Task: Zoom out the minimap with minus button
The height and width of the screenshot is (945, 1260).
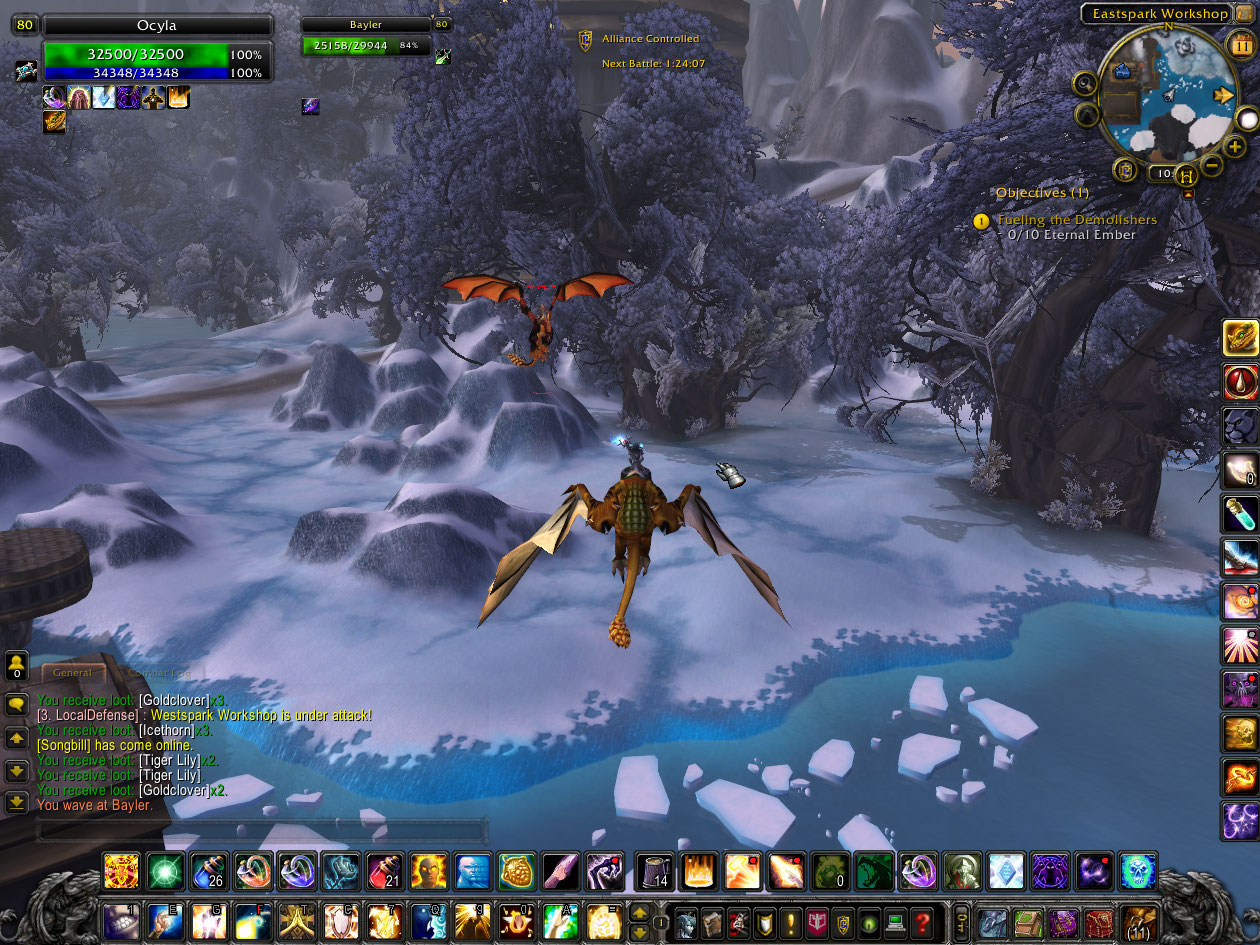Action: [1211, 163]
